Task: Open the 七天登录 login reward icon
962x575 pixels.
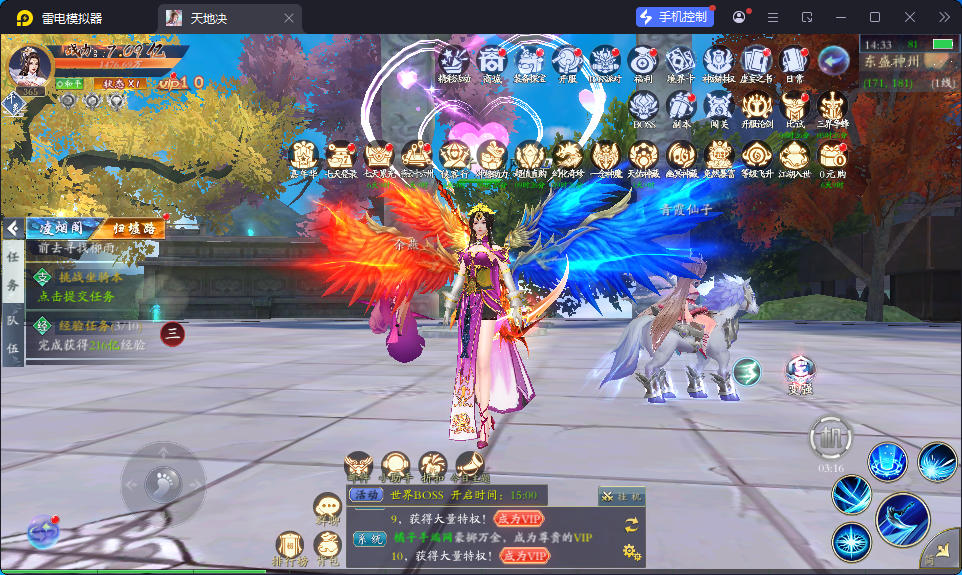Action: (341, 156)
